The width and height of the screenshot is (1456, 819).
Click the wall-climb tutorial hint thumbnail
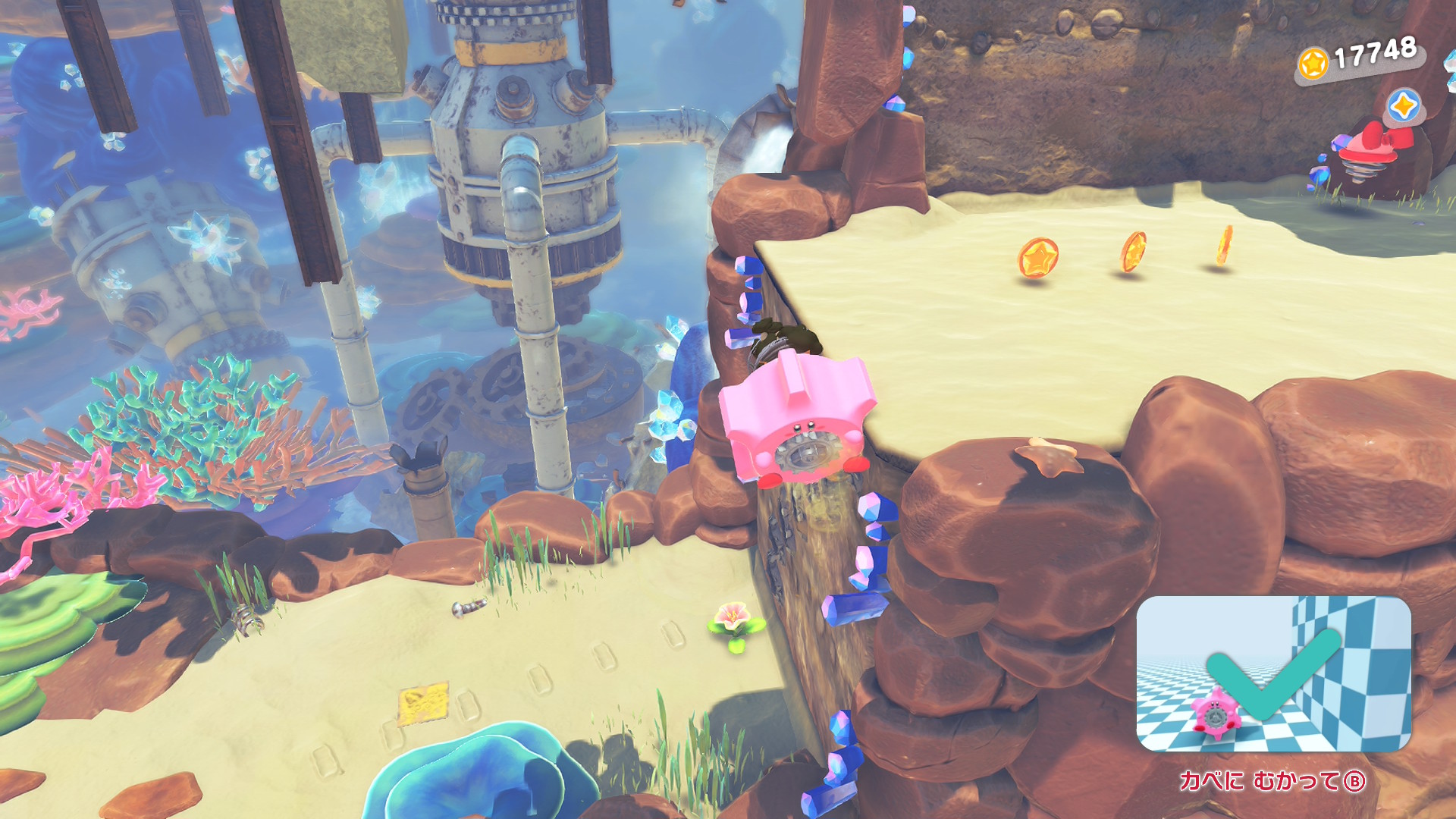pos(1273,673)
